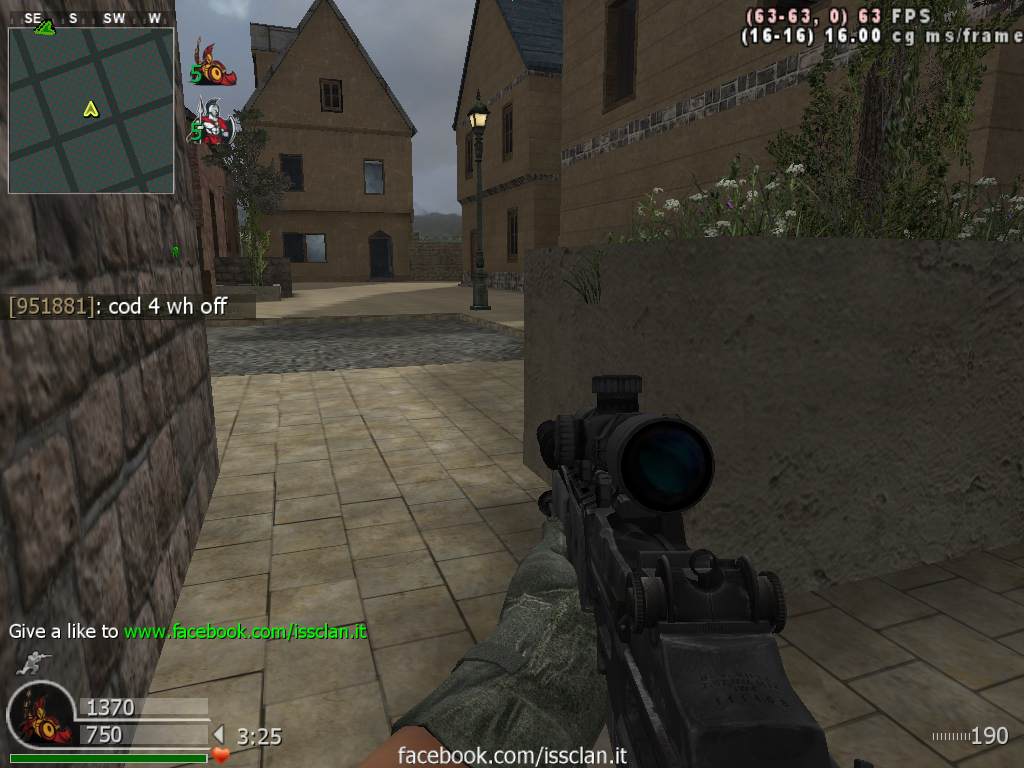This screenshot has width=1024, height=768.
Task: Open the green www.facebook.com/issclan.it link
Action: point(245,632)
